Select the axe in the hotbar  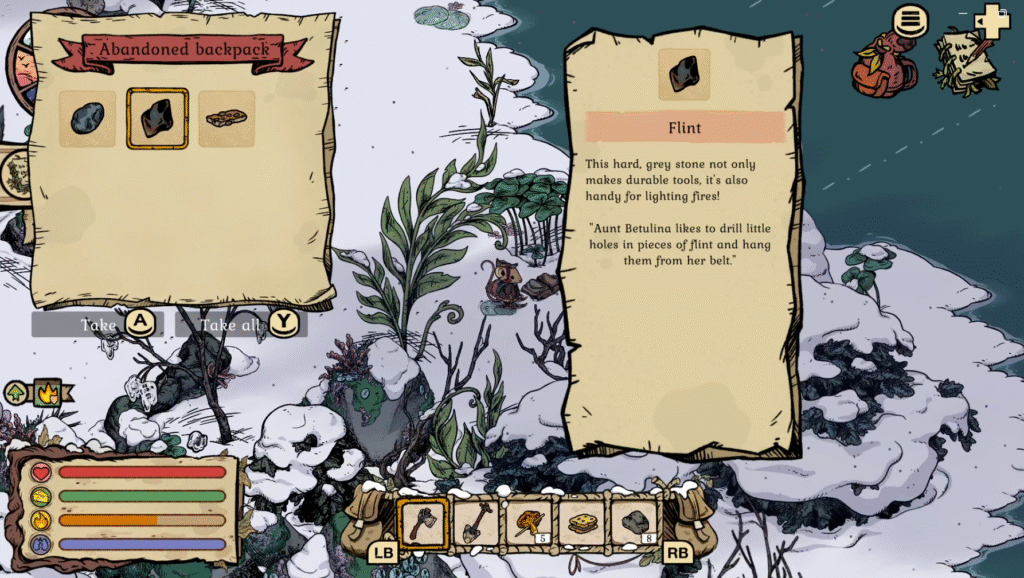pyautogui.click(x=423, y=522)
